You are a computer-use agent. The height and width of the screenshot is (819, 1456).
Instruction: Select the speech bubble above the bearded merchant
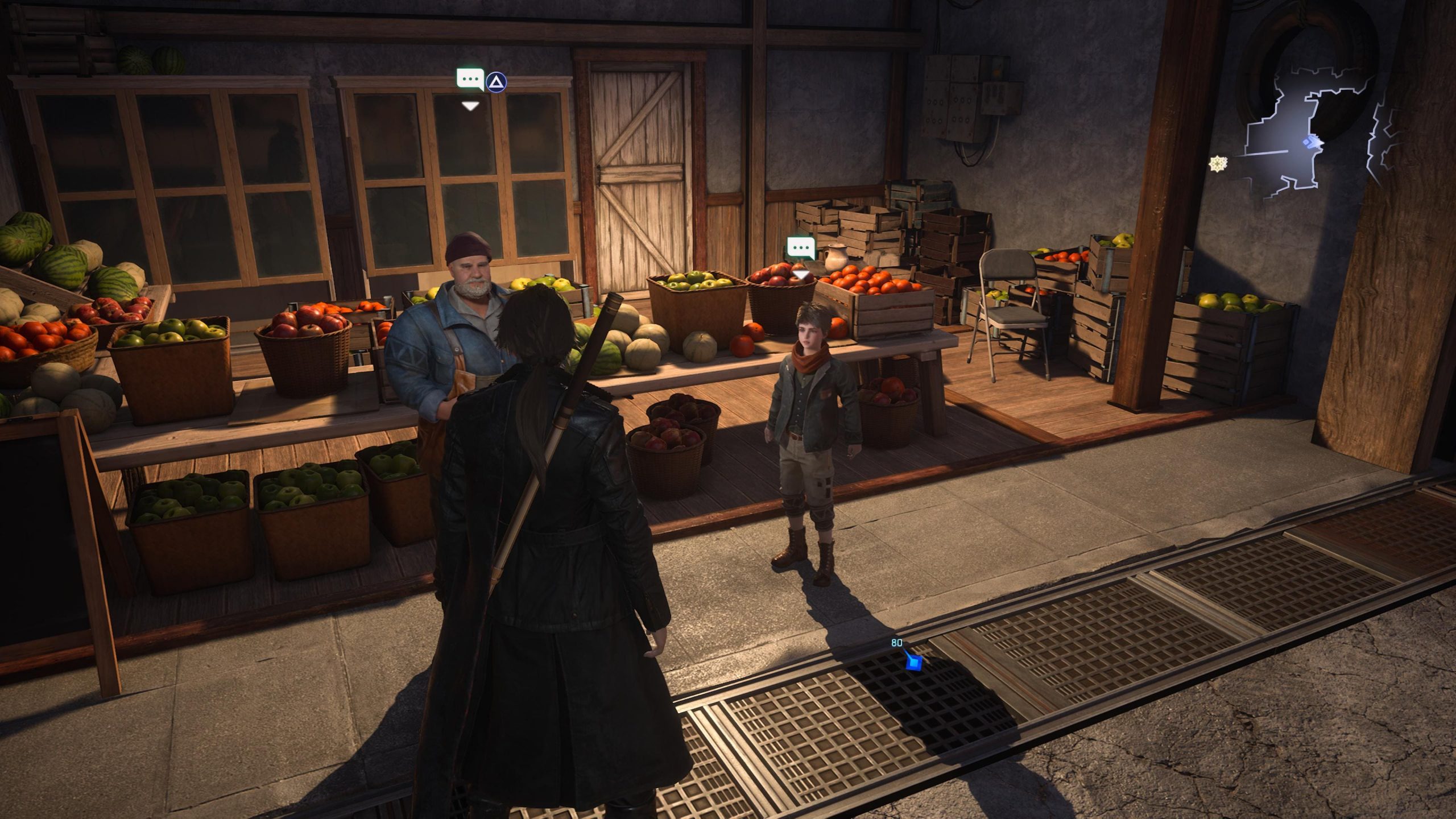coord(470,80)
